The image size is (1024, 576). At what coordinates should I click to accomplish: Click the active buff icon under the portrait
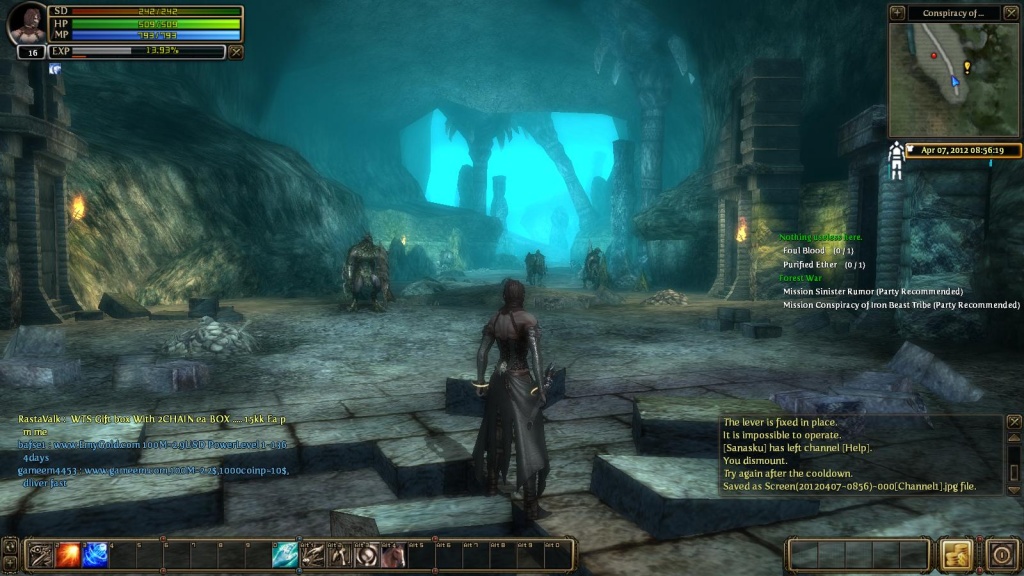tap(54, 69)
